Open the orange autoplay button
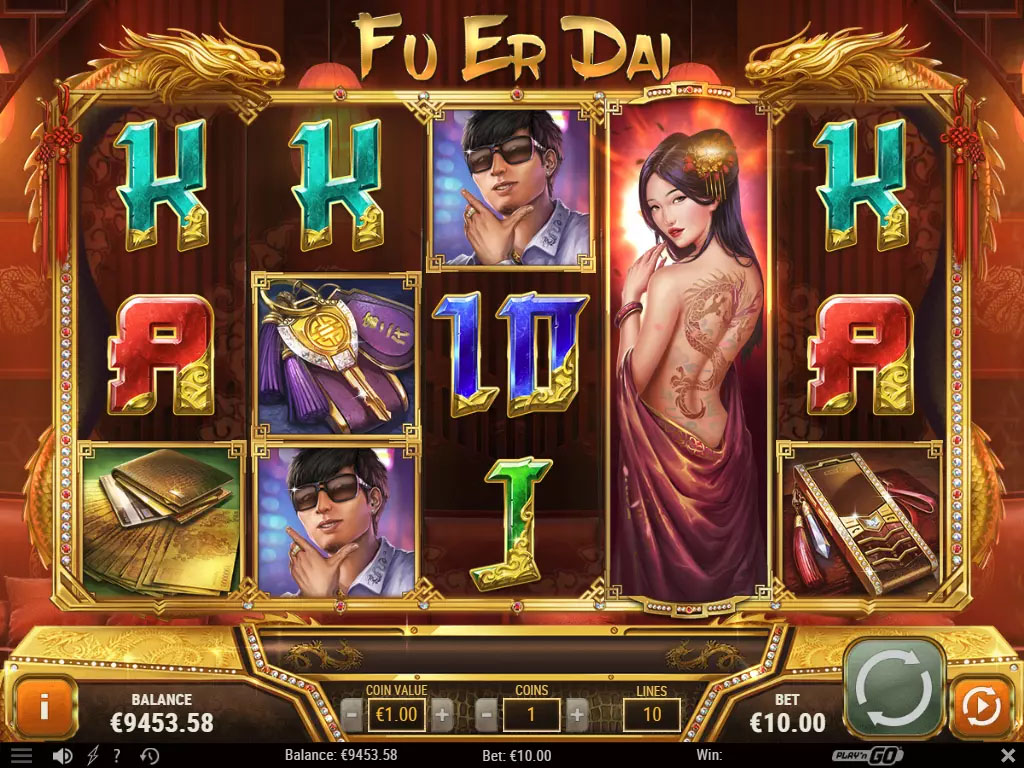 pos(981,708)
